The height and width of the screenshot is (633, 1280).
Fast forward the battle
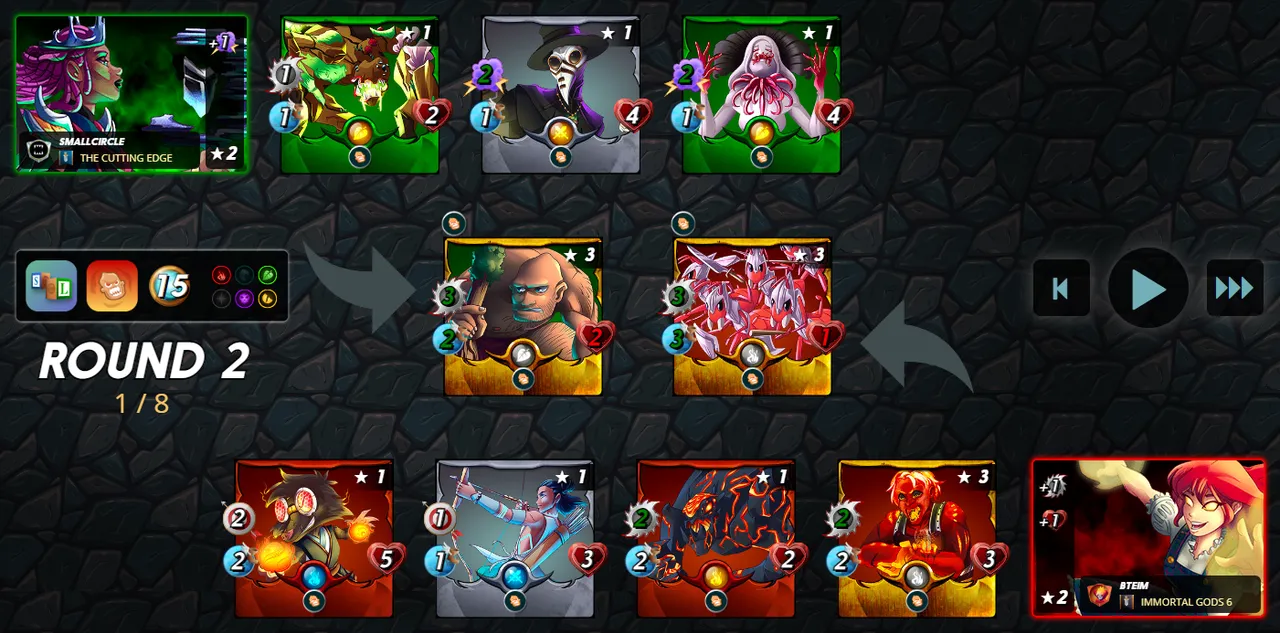click(1234, 289)
